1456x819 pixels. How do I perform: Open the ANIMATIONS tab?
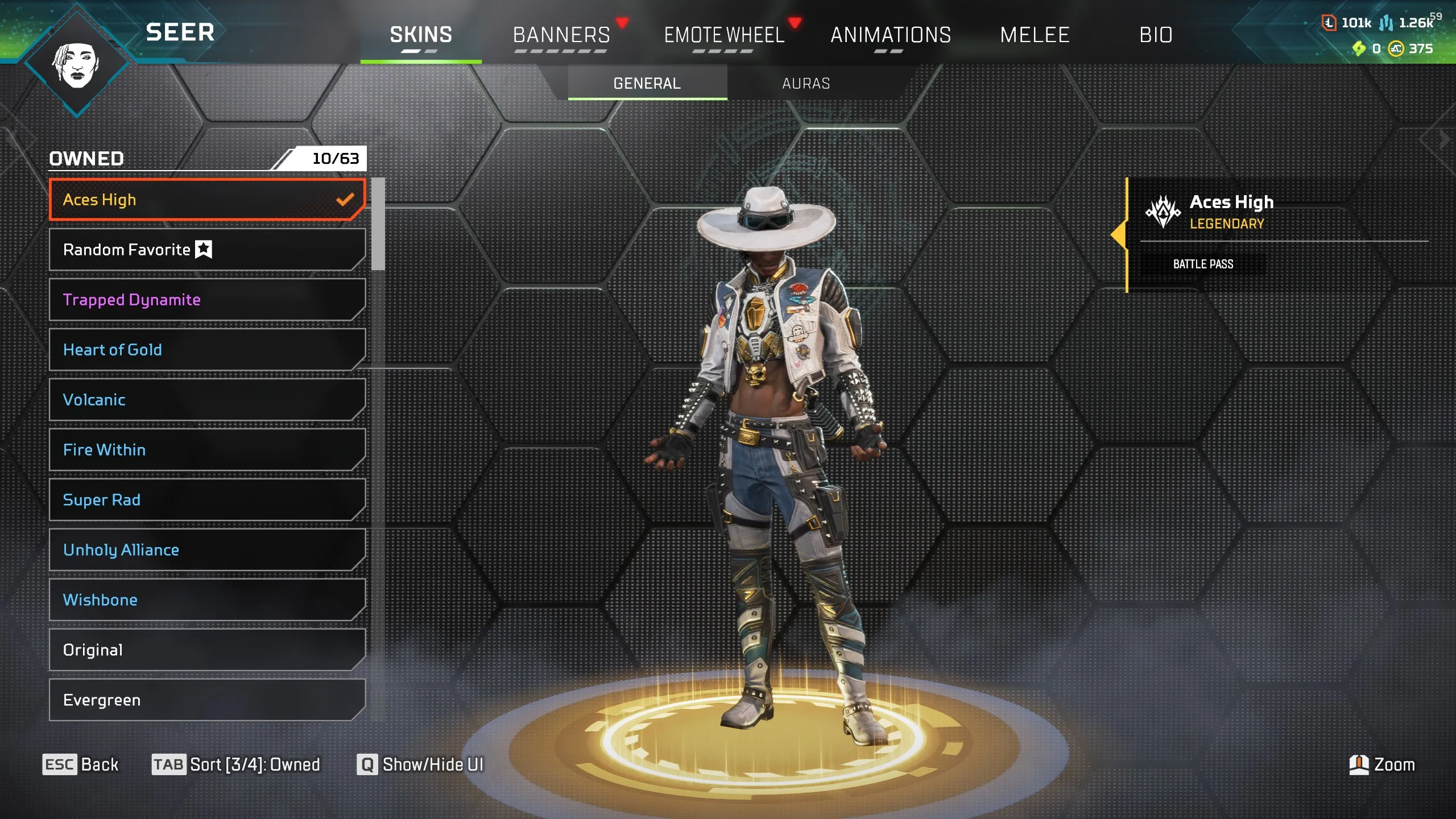point(891,35)
